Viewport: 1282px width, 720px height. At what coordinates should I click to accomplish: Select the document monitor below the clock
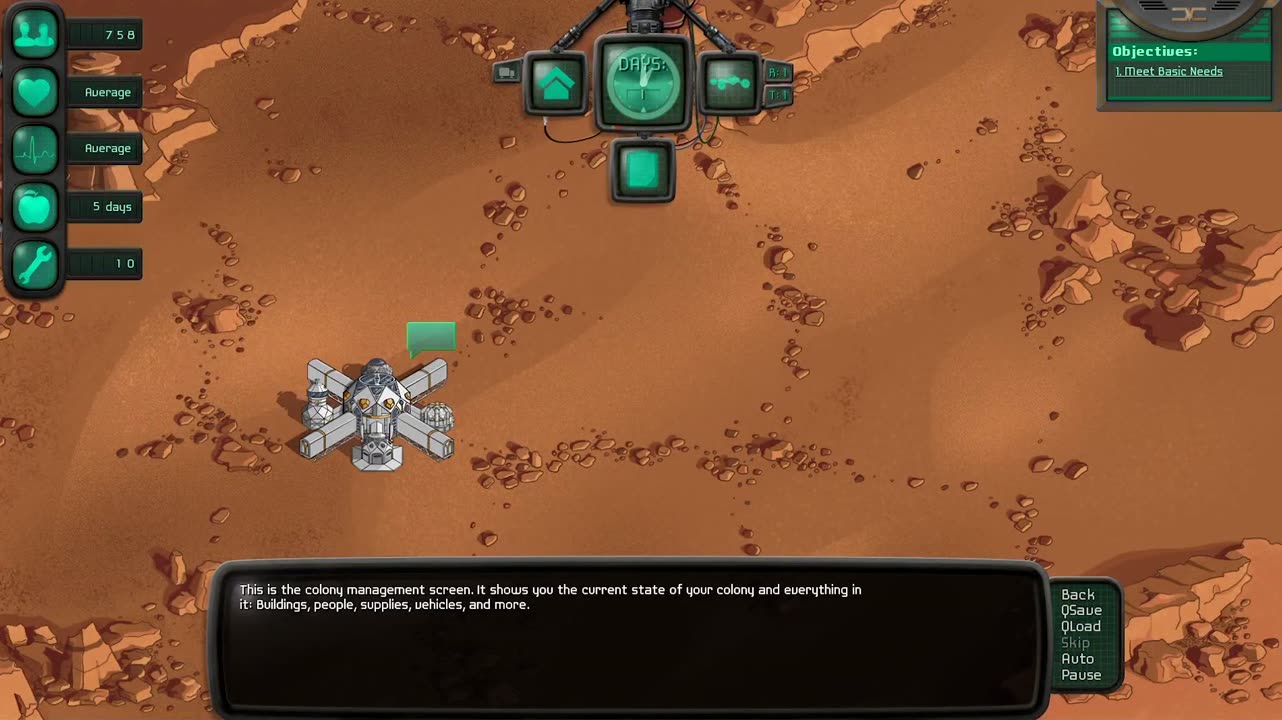pos(642,170)
